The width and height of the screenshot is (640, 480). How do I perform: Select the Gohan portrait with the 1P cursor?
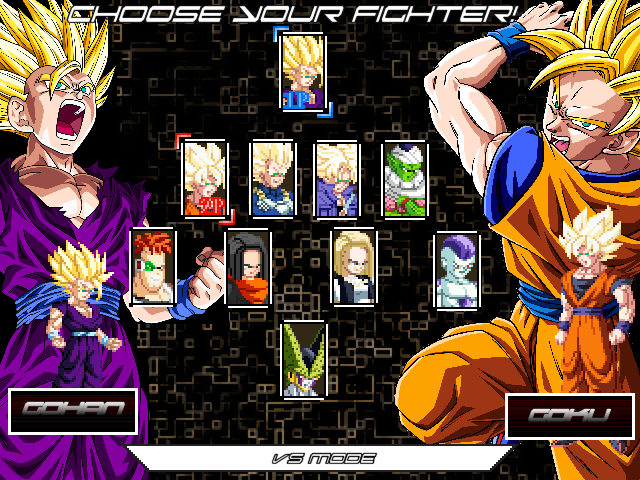[303, 71]
